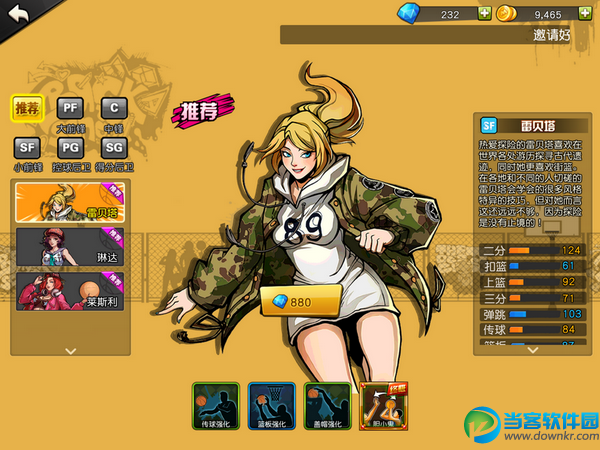Choose character 琳达 from the list
The image size is (600, 450).
[70, 246]
